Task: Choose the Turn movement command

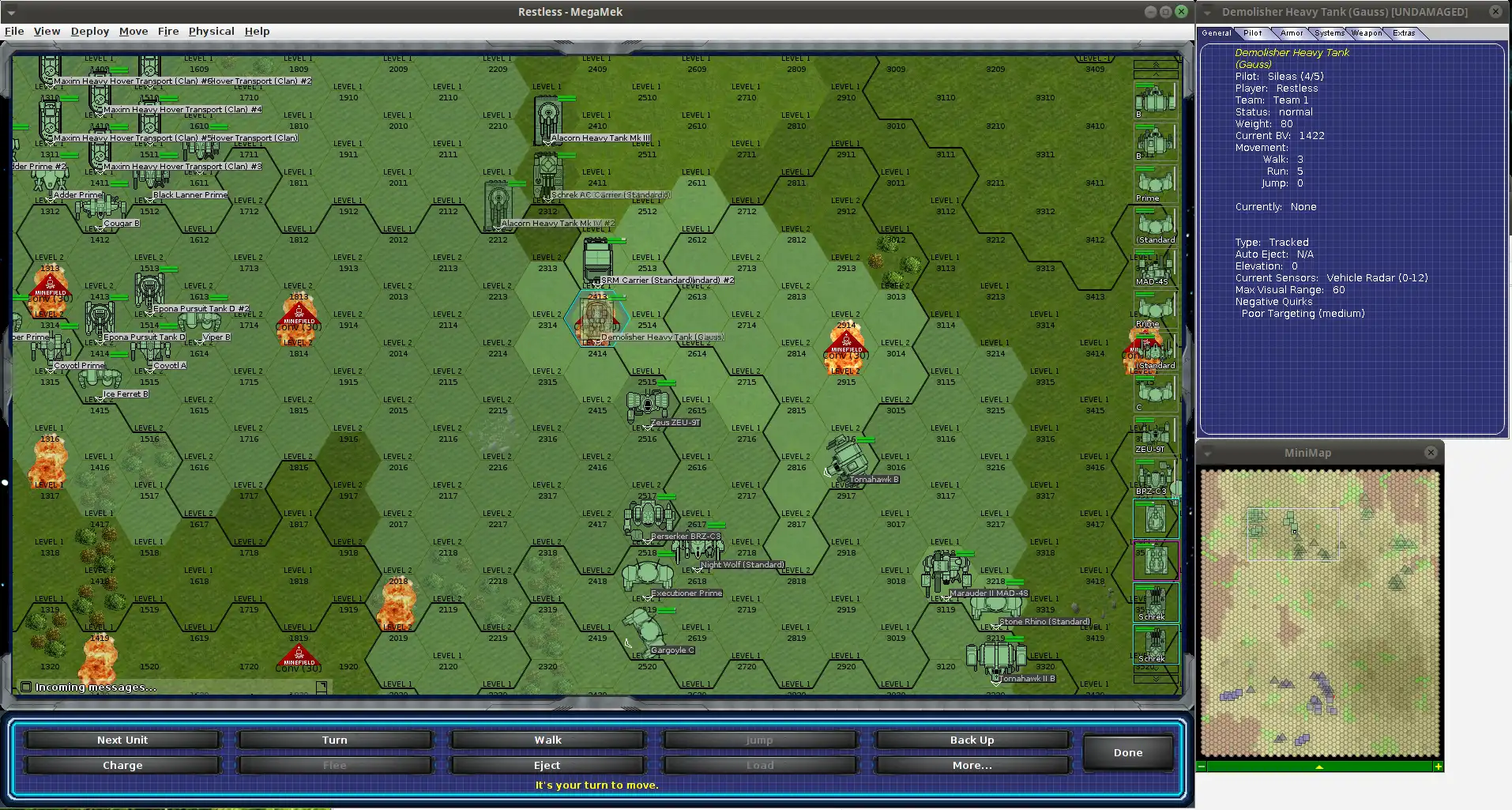Action: coord(335,740)
